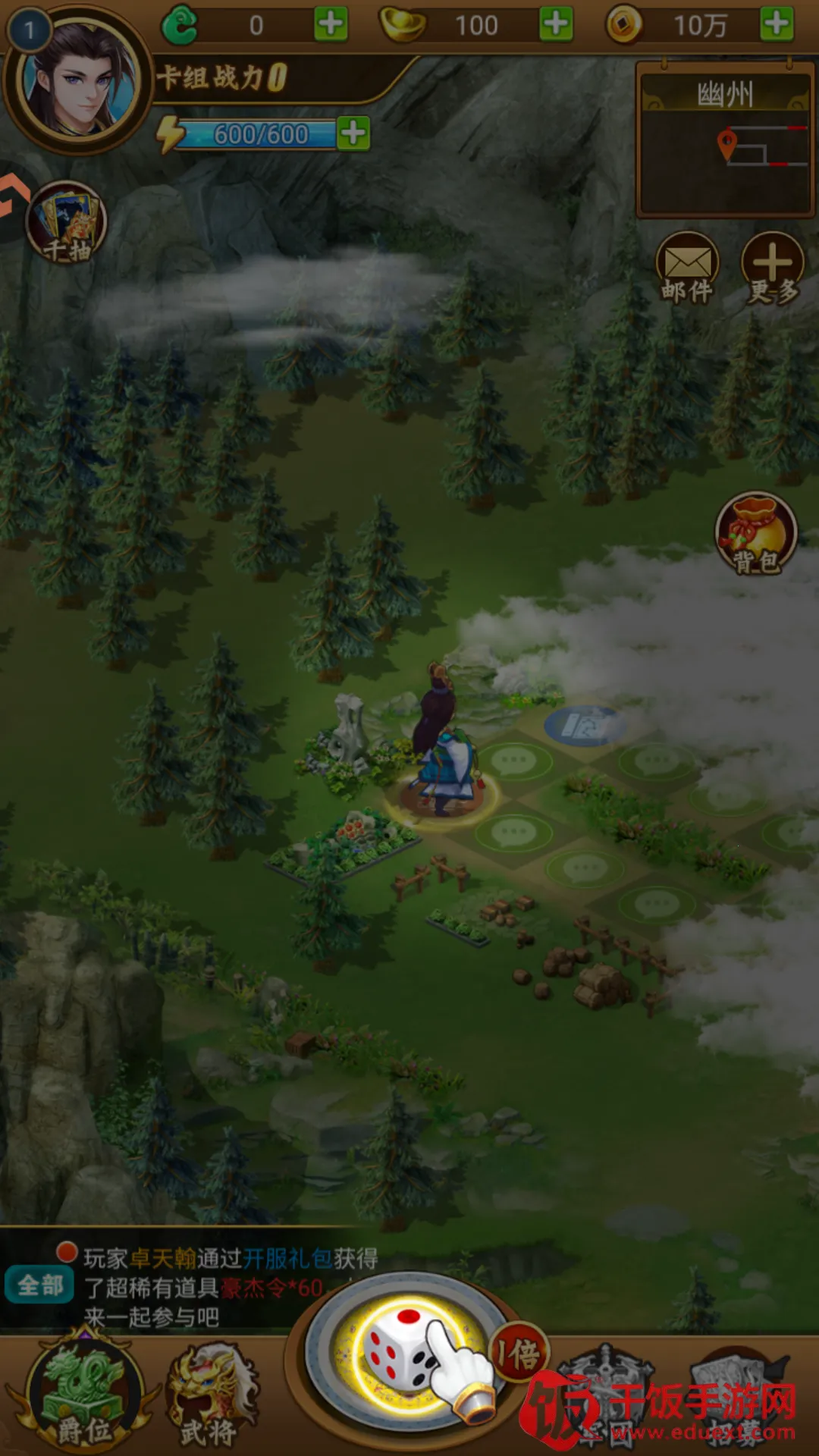This screenshot has height=1456, width=819.
Task: Open the chat announcement message box
Action: (x=227, y=1288)
